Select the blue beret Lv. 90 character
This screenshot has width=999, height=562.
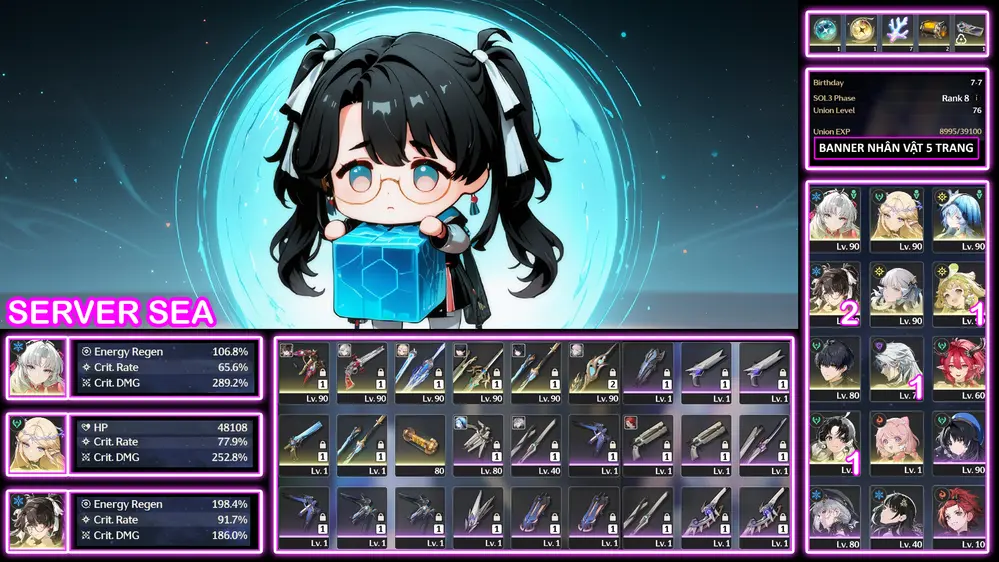pyautogui.click(x=958, y=441)
